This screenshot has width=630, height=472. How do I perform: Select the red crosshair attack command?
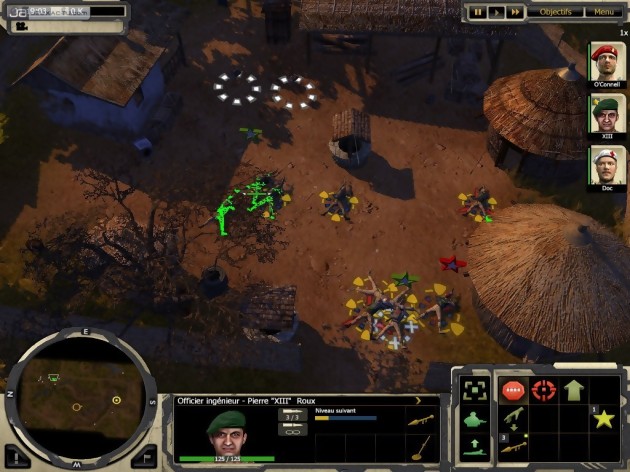coord(545,390)
